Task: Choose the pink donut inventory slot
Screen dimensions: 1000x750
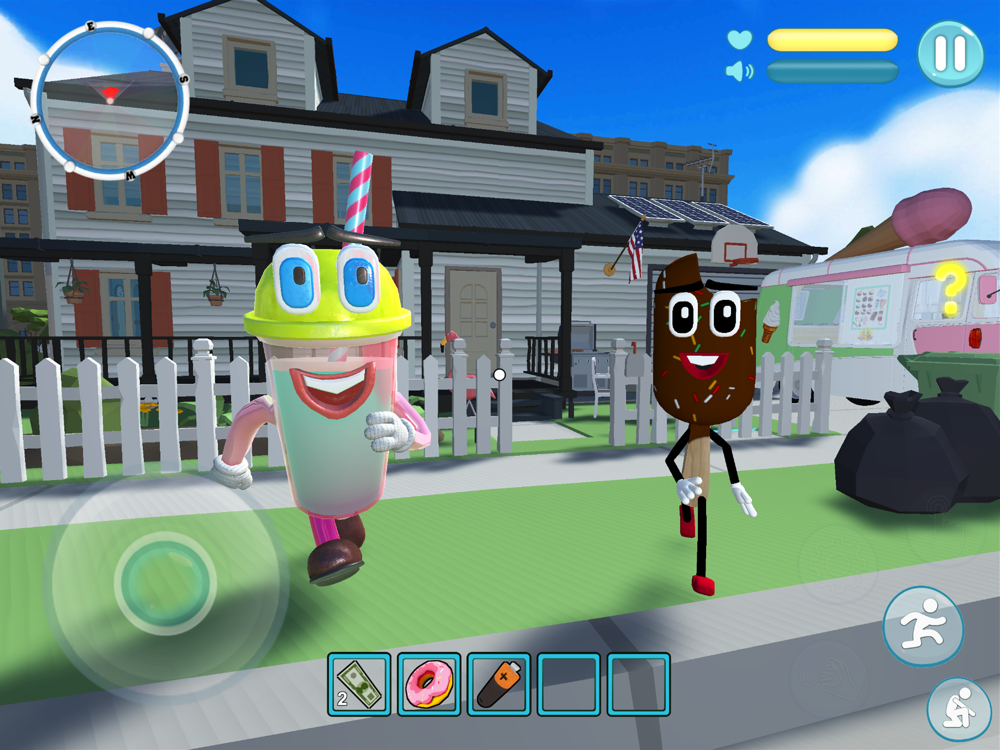Action: pyautogui.click(x=429, y=684)
